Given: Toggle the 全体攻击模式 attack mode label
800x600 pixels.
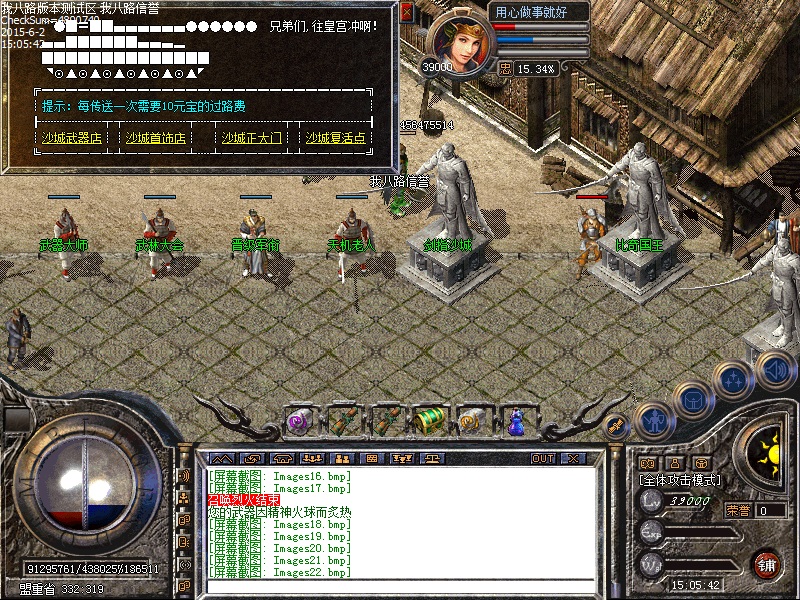Looking at the screenshot, I should 680,480.
